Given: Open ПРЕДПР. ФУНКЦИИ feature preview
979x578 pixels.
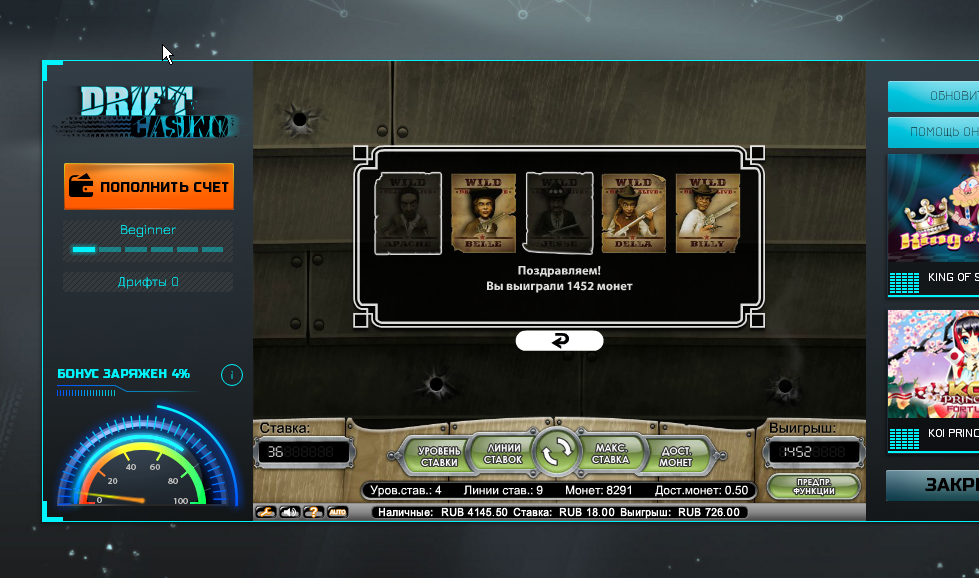Looking at the screenshot, I should point(814,487).
